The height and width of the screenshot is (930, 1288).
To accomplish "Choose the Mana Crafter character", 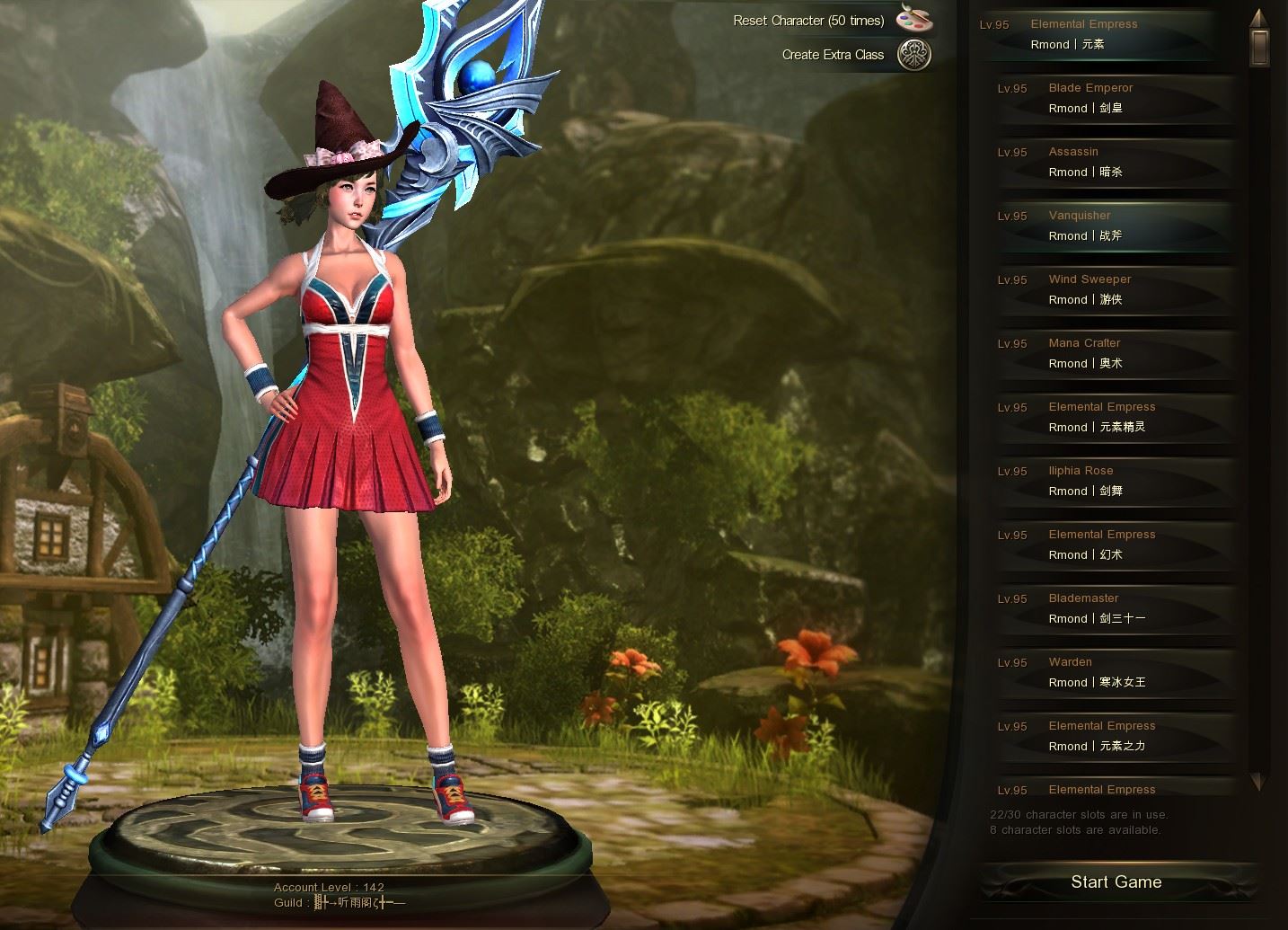I will pyautogui.click(x=1114, y=353).
